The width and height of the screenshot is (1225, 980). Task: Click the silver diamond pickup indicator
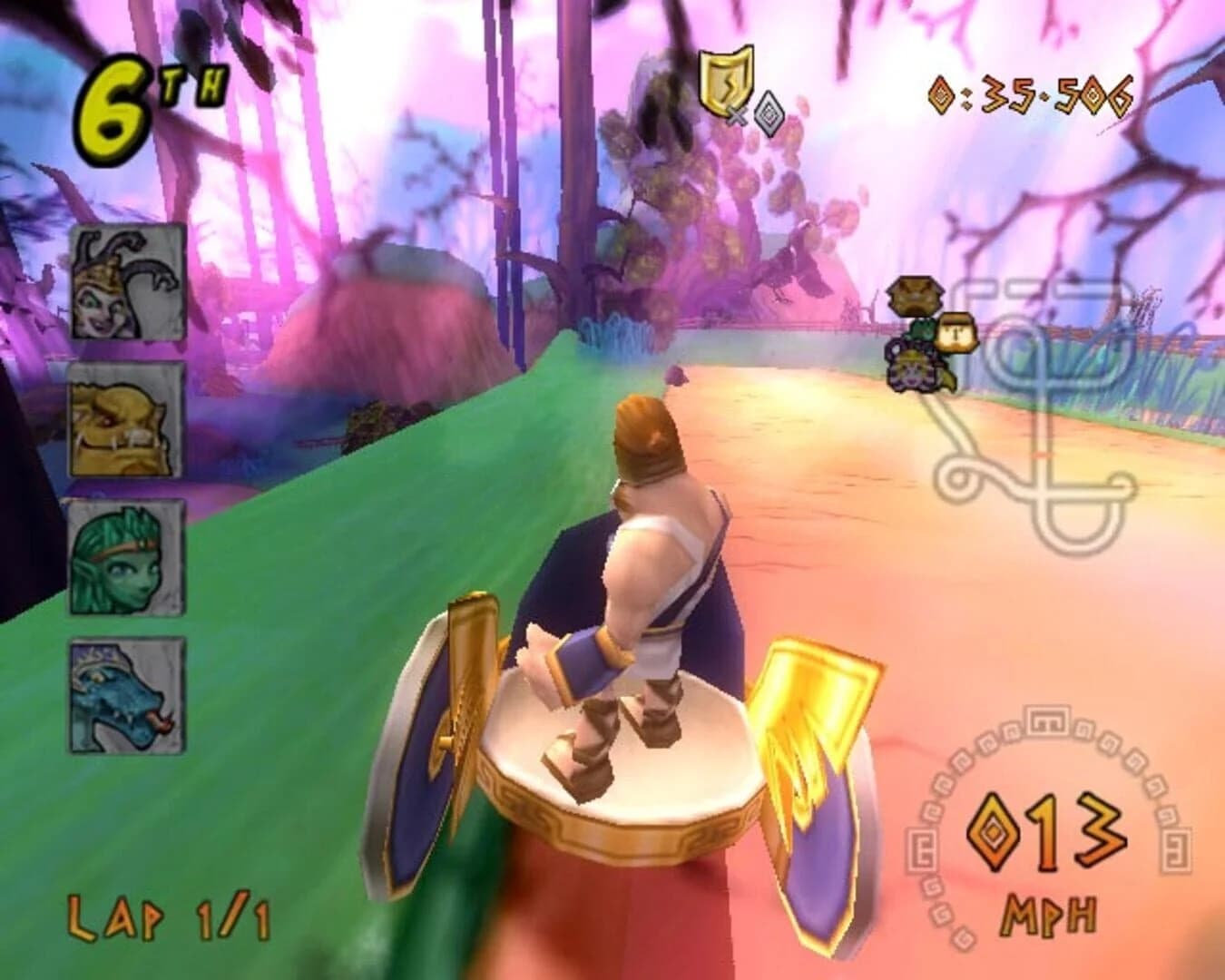[x=768, y=113]
